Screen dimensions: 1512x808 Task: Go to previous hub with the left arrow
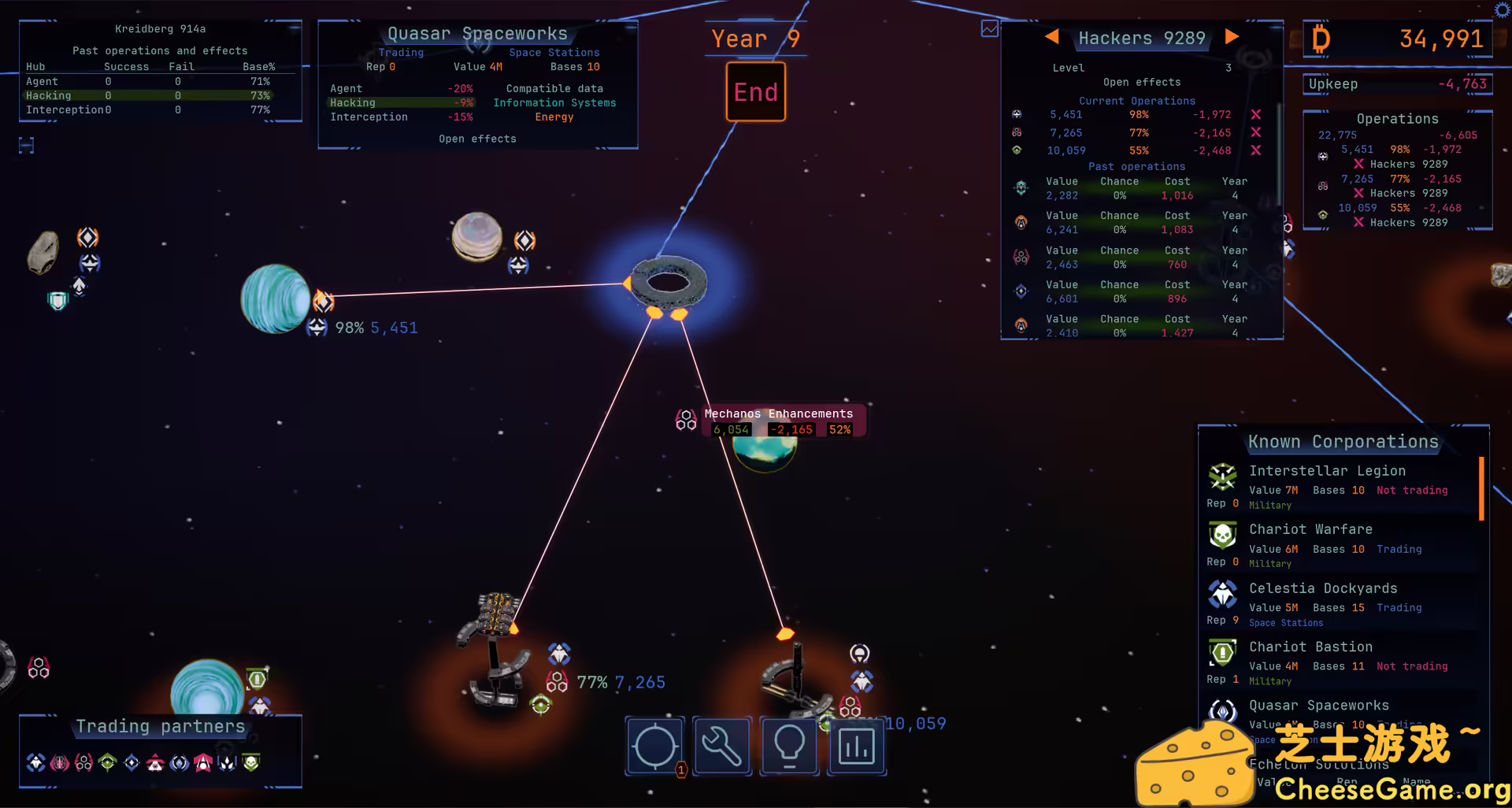tap(1053, 36)
